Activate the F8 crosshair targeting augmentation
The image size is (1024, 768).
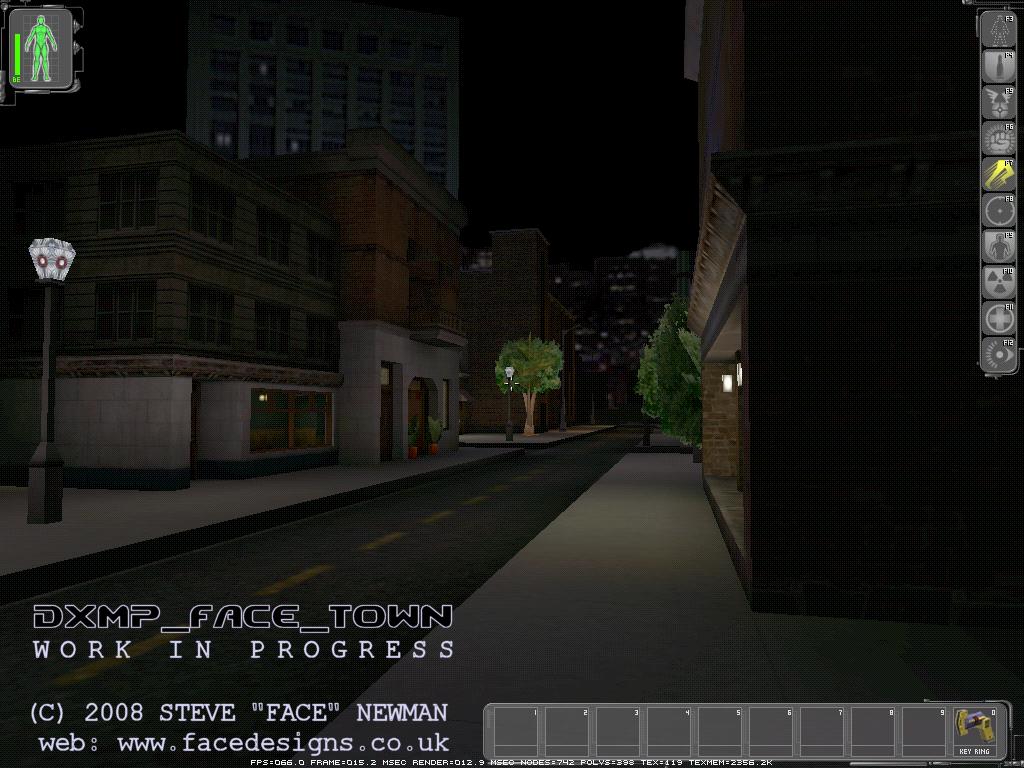point(997,211)
